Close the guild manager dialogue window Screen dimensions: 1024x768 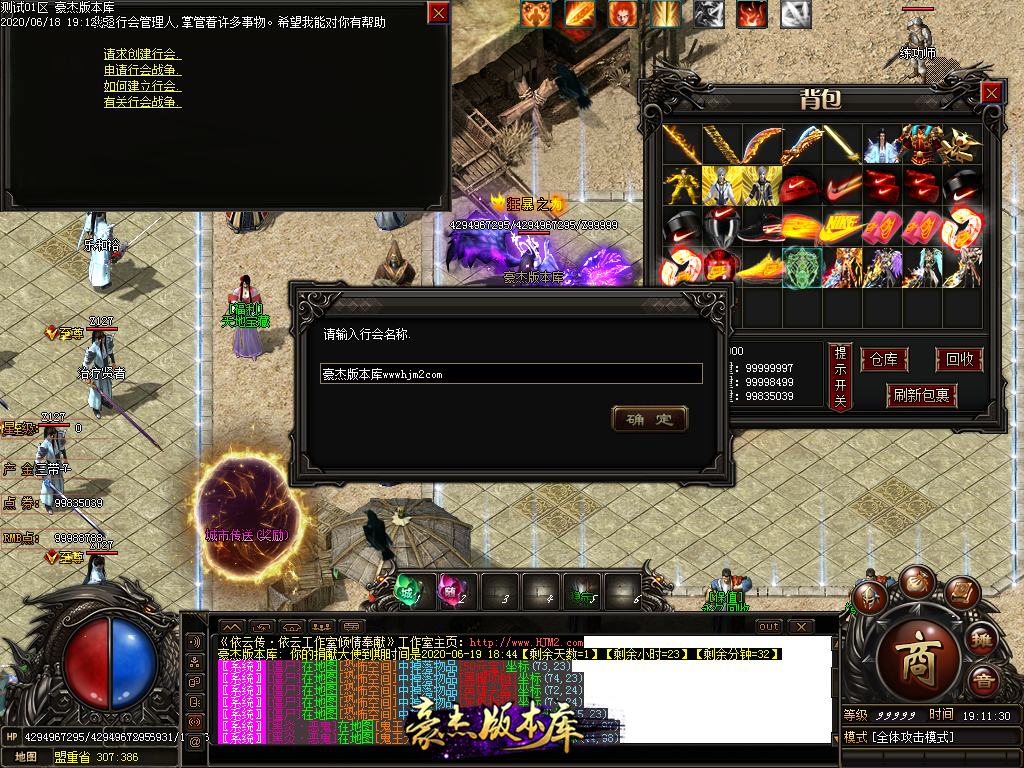click(x=438, y=13)
